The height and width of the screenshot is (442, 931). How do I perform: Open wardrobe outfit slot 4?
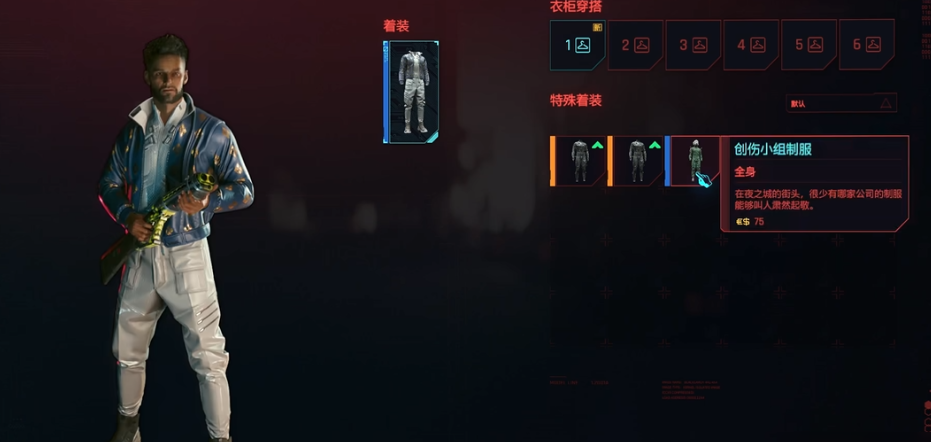point(751,45)
